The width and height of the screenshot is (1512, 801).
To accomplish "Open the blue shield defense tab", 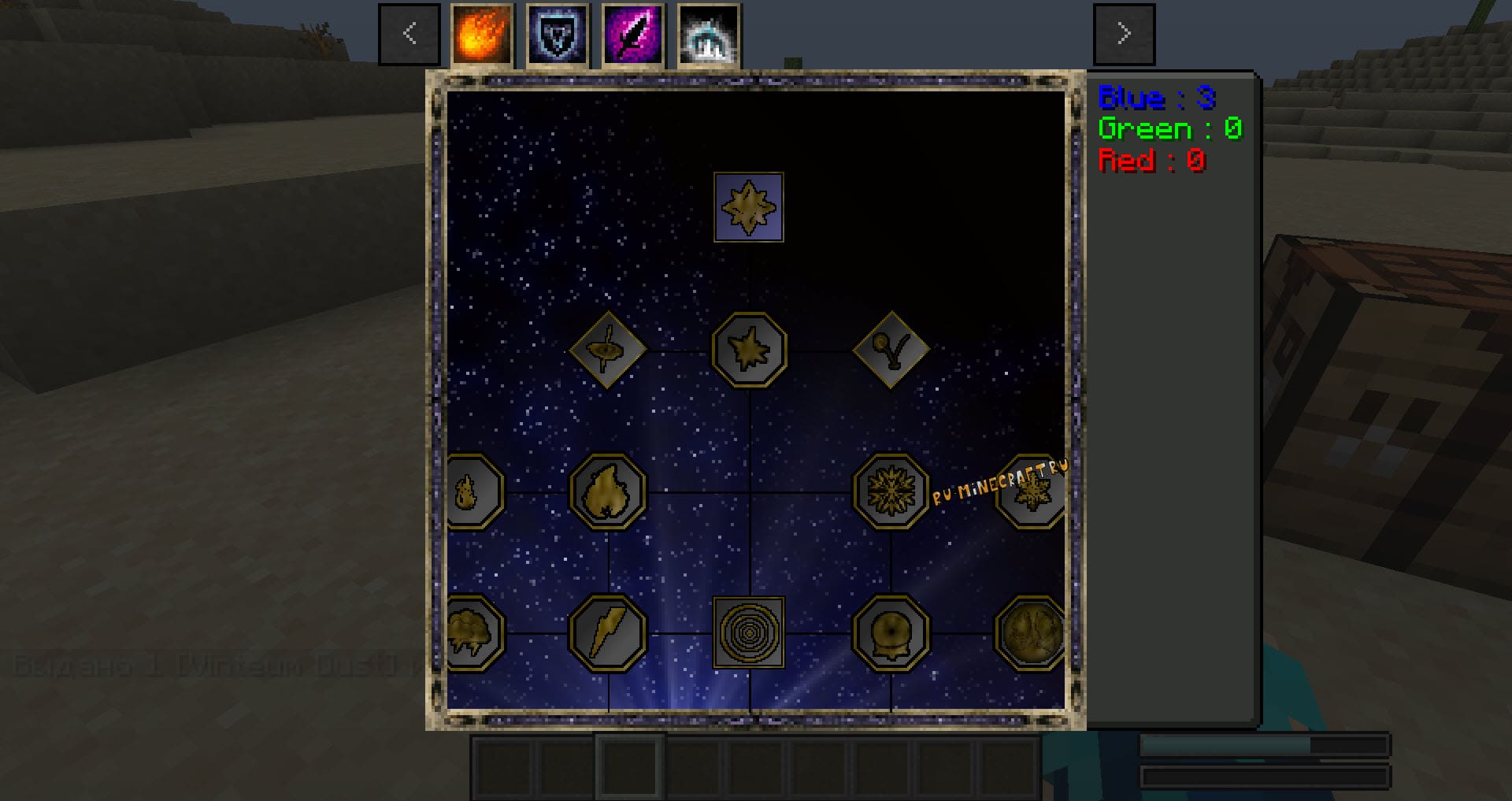I will point(557,34).
